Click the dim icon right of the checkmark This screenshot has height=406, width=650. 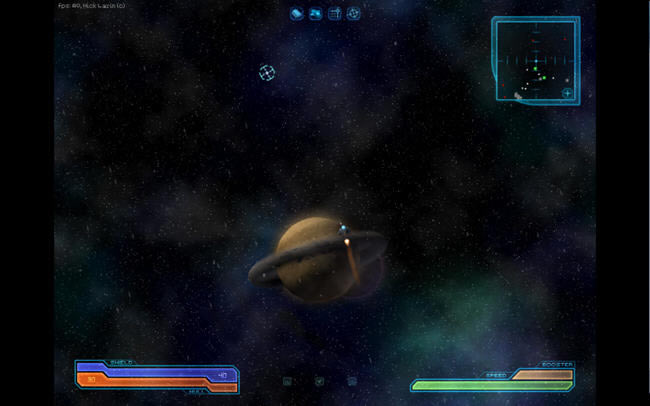click(352, 381)
